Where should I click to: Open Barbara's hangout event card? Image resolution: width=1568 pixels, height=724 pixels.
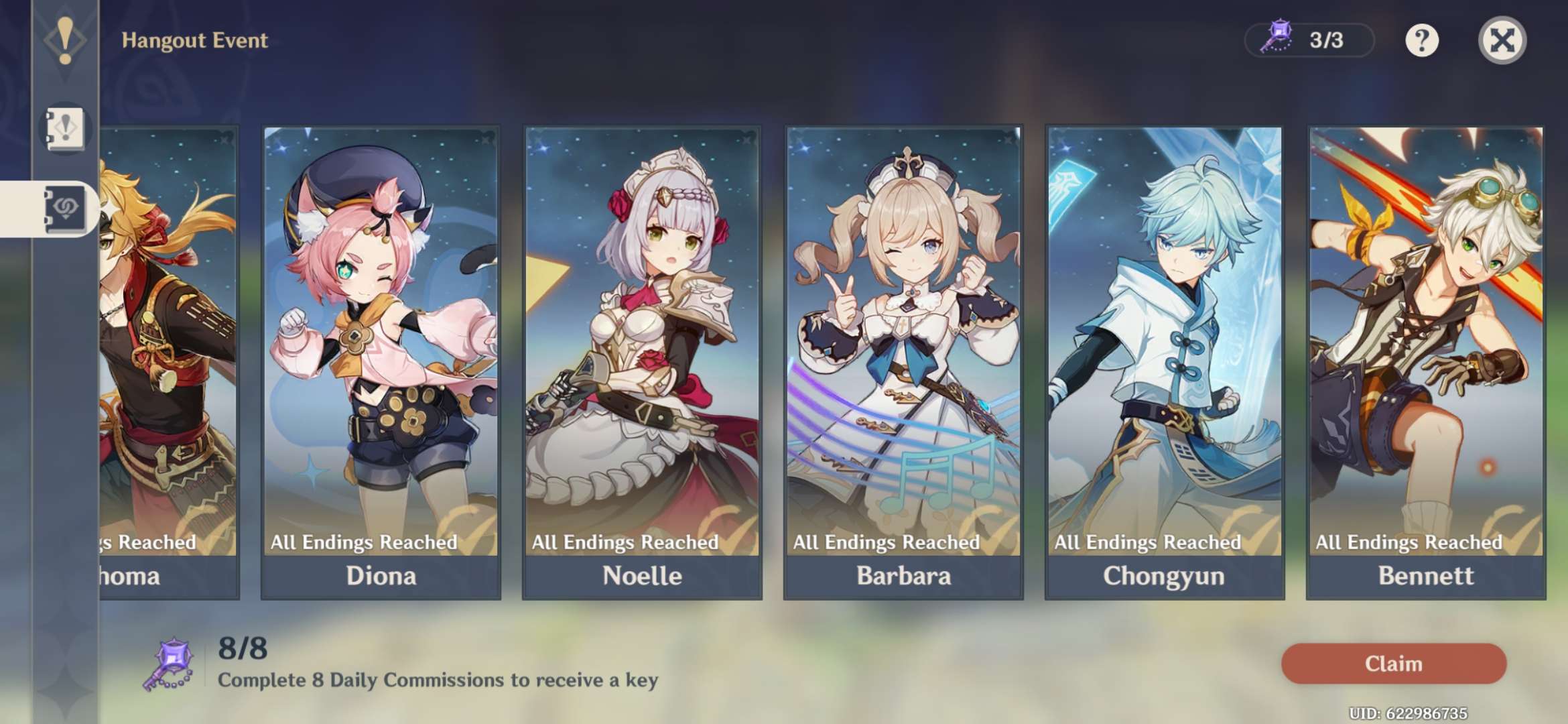903,362
